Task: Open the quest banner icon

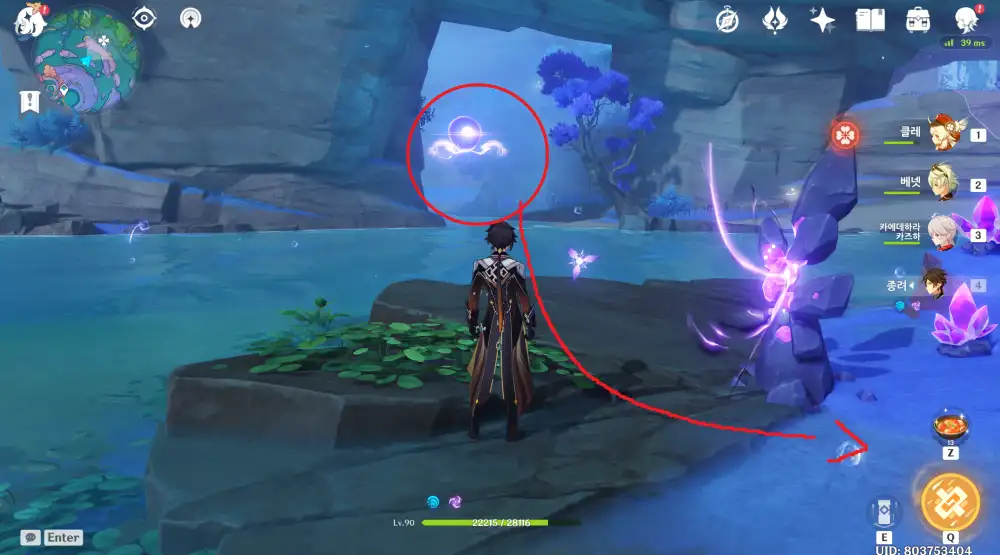Action: 28,101
